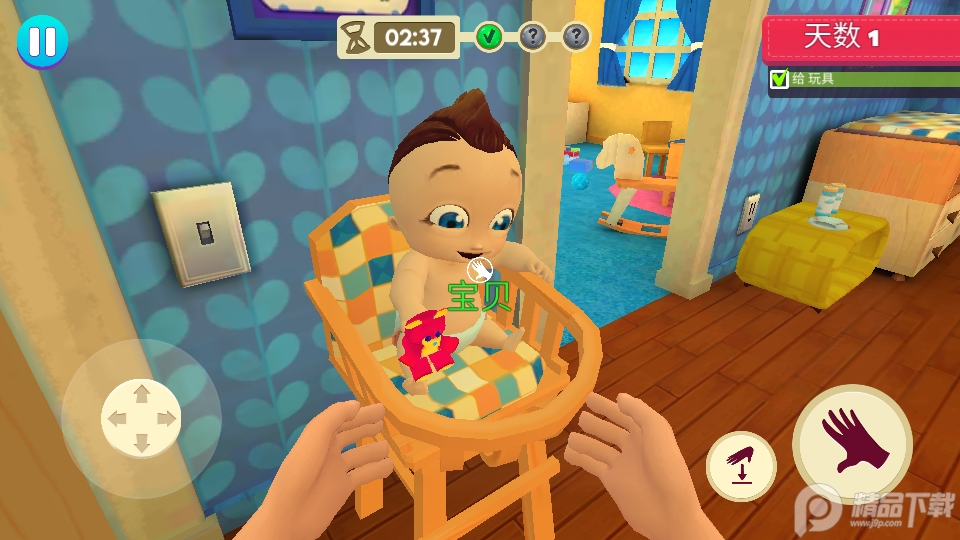960x540 pixels.
Task: Tap the large hand grab button
Action: tap(852, 443)
